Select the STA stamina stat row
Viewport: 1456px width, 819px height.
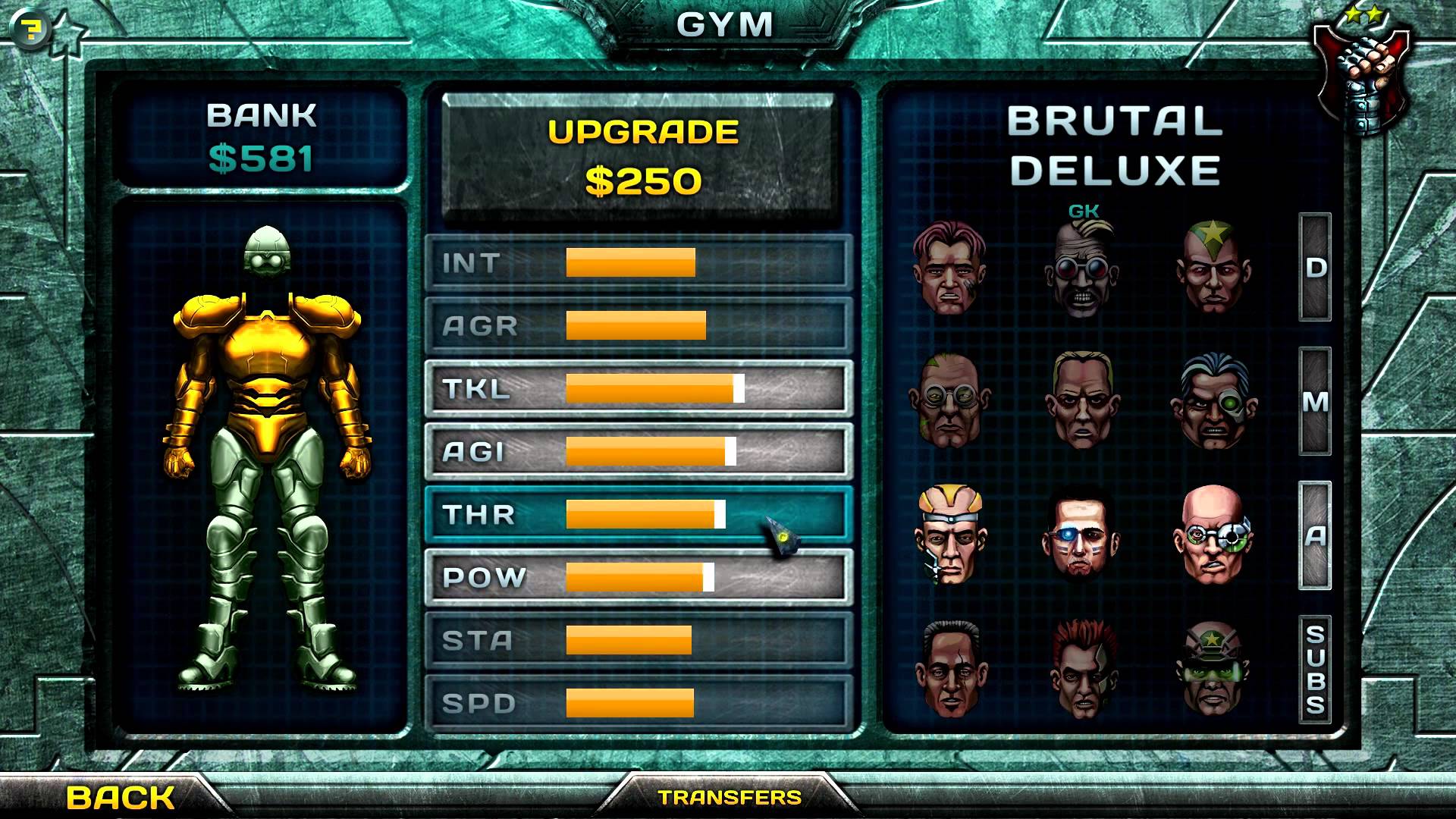639,641
